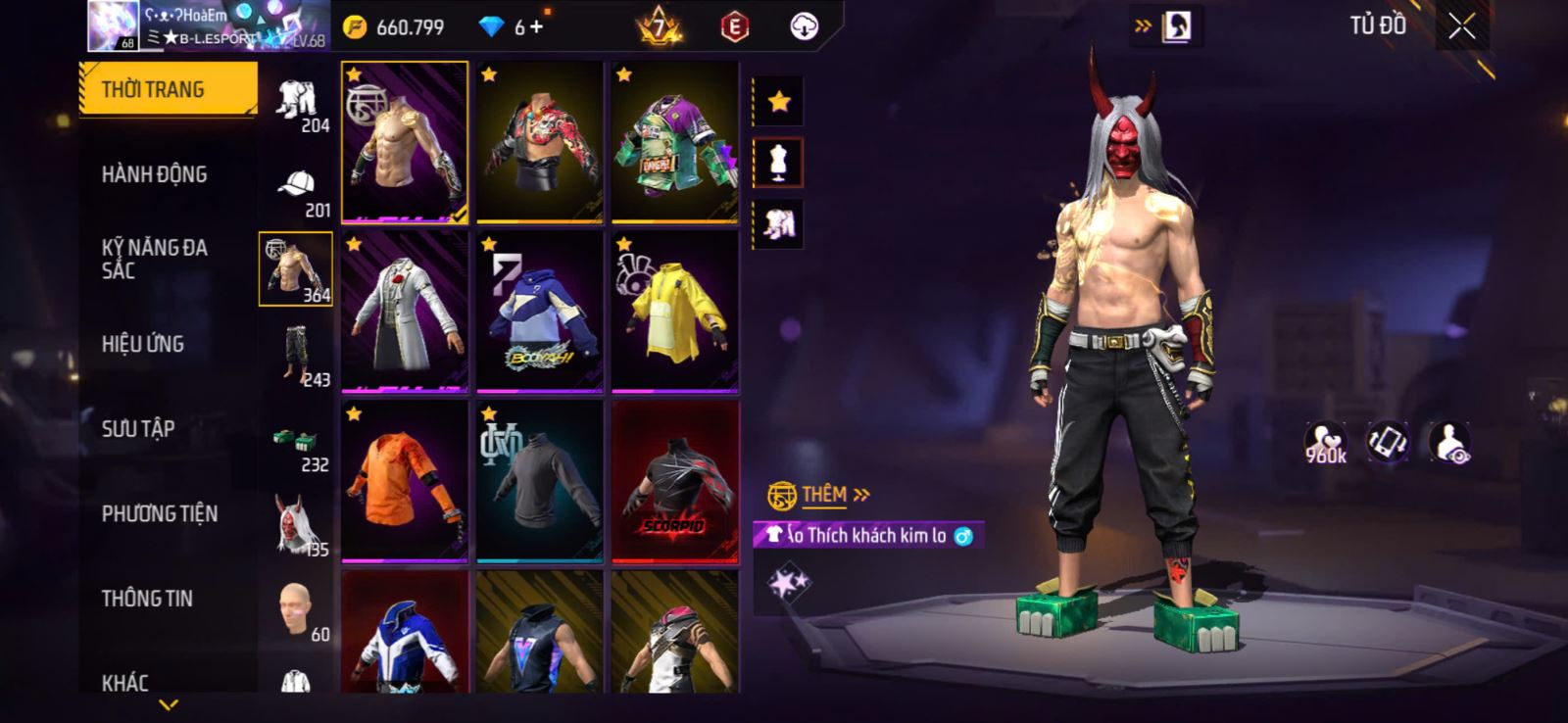1568x723 pixels.
Task: Go to the Sưu Tập tab
Action: coord(138,429)
